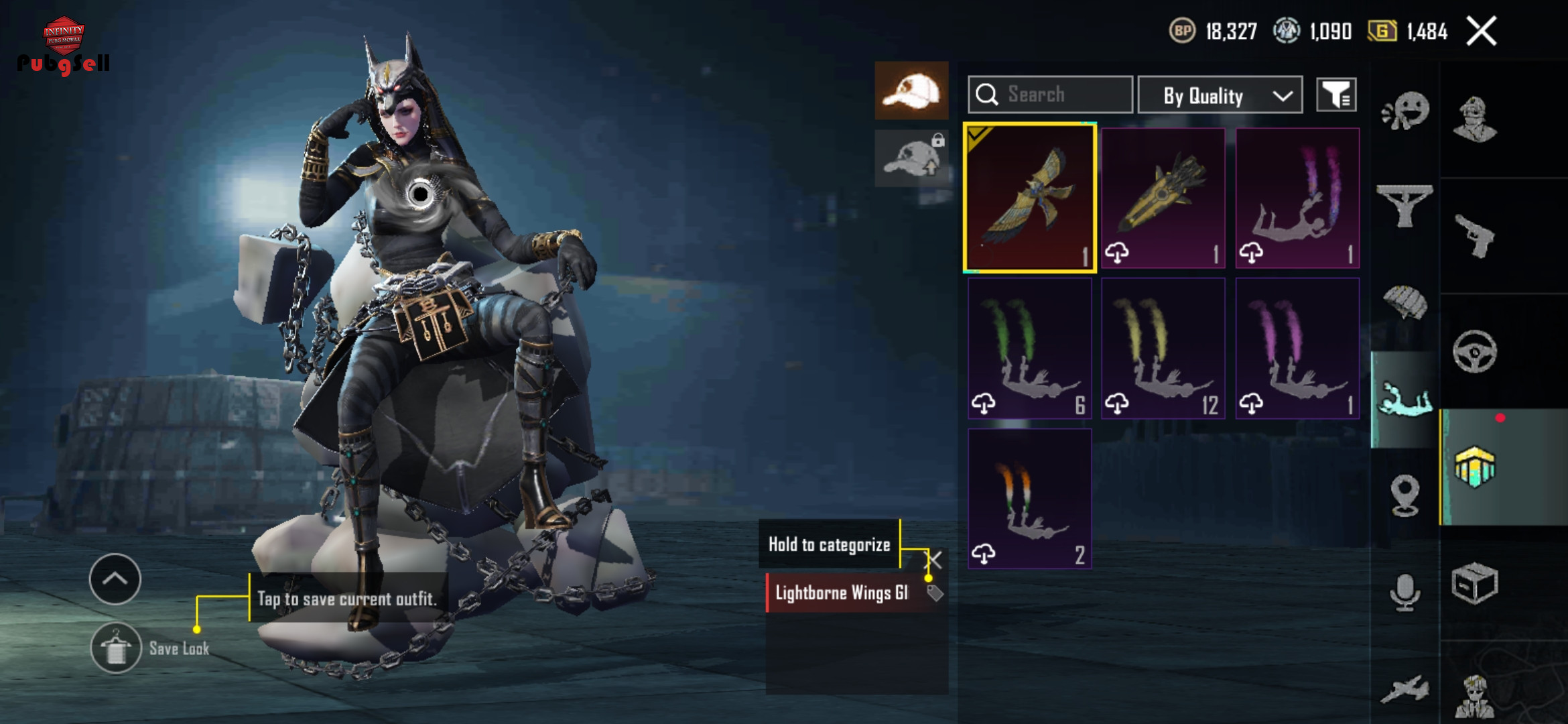
Task: Select the Lightborne Wings glider item
Action: pos(1030,198)
